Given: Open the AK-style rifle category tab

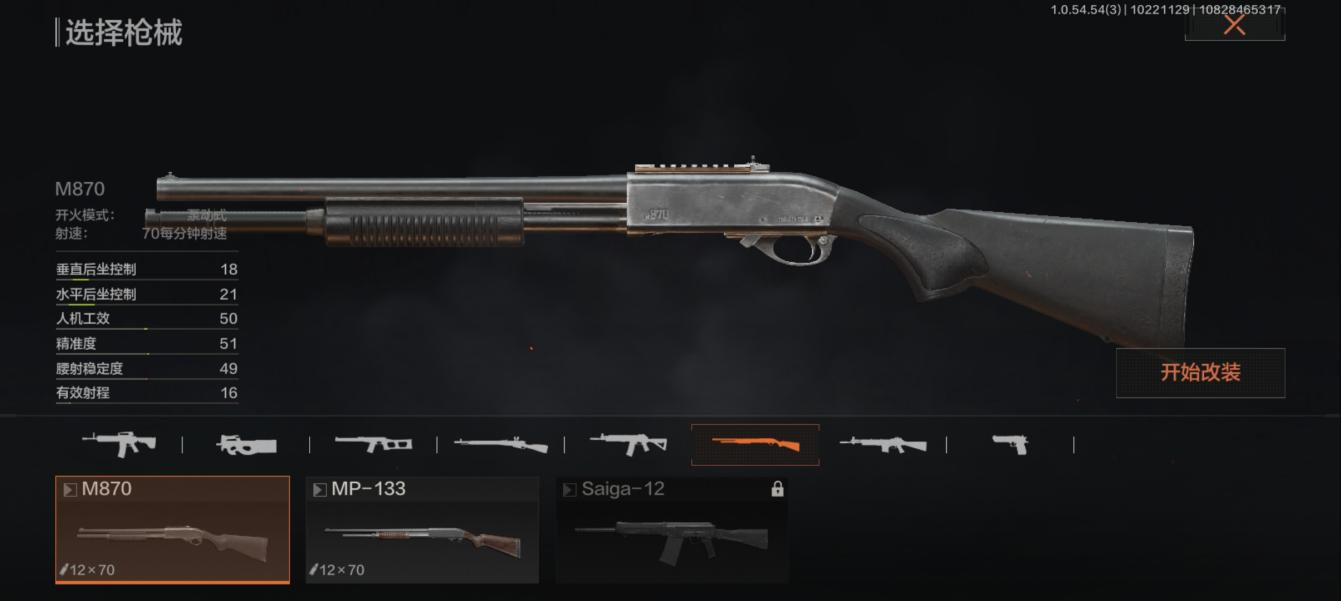Looking at the screenshot, I should tap(628, 443).
